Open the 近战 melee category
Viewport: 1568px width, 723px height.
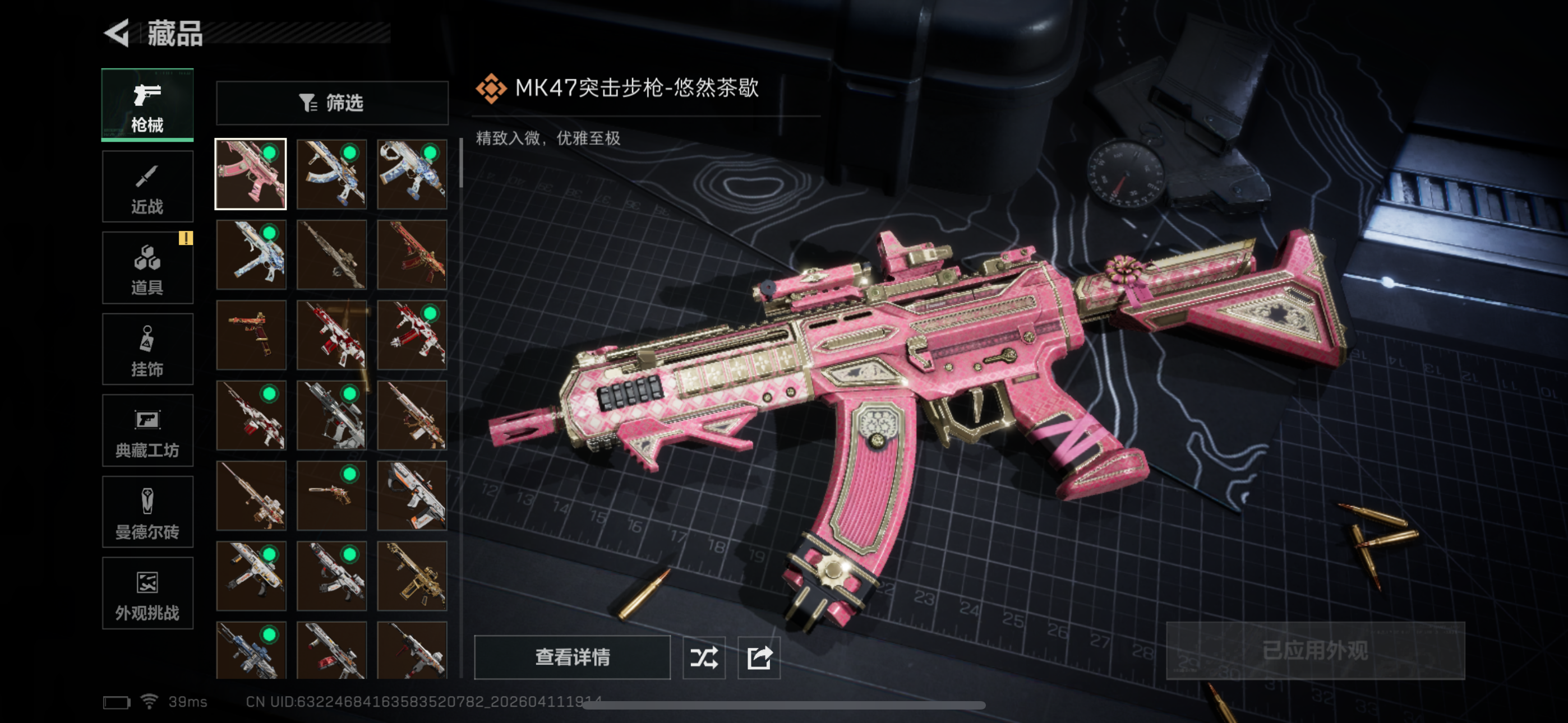click(x=147, y=186)
